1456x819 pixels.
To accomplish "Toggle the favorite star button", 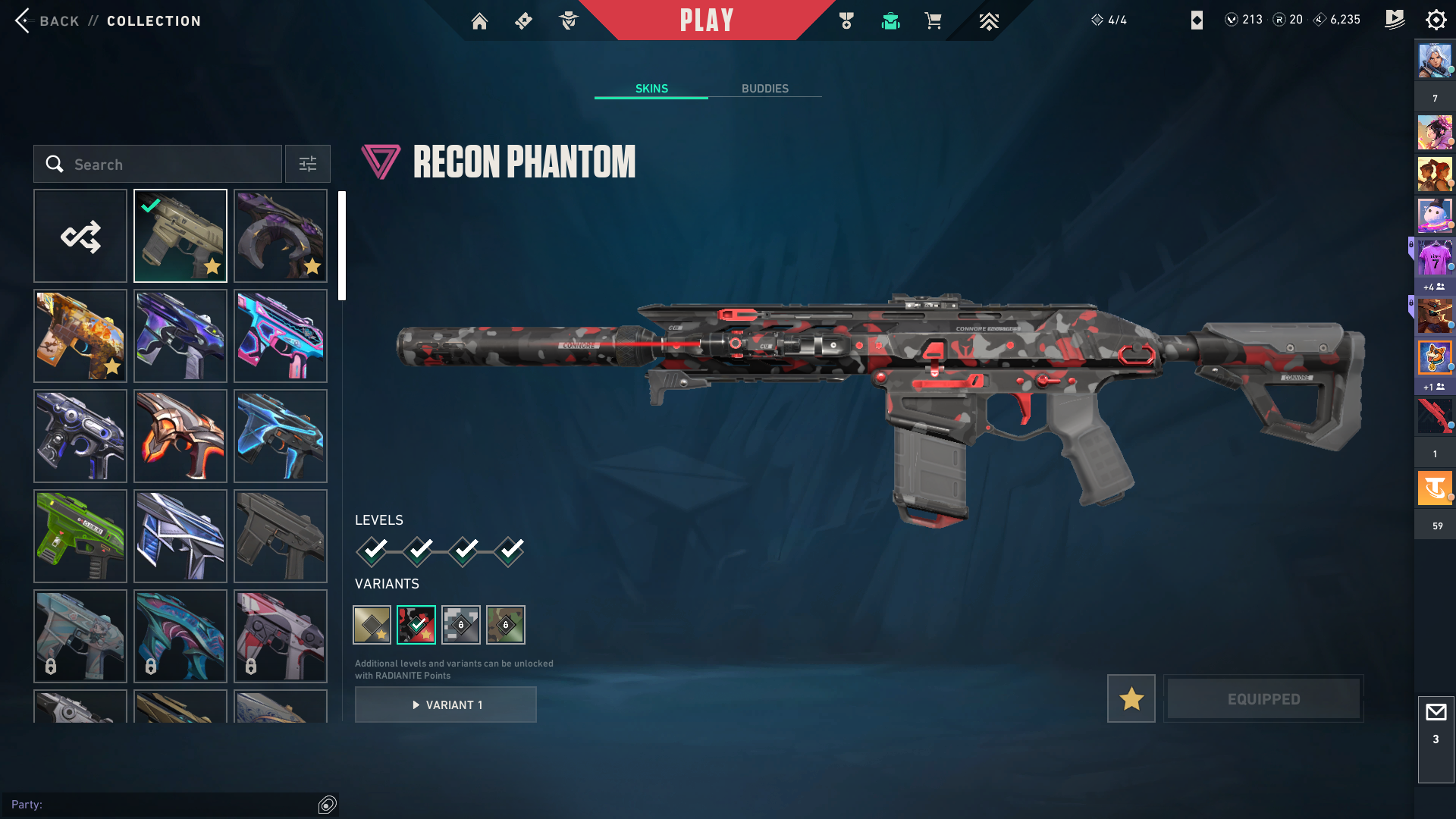I will click(x=1131, y=698).
